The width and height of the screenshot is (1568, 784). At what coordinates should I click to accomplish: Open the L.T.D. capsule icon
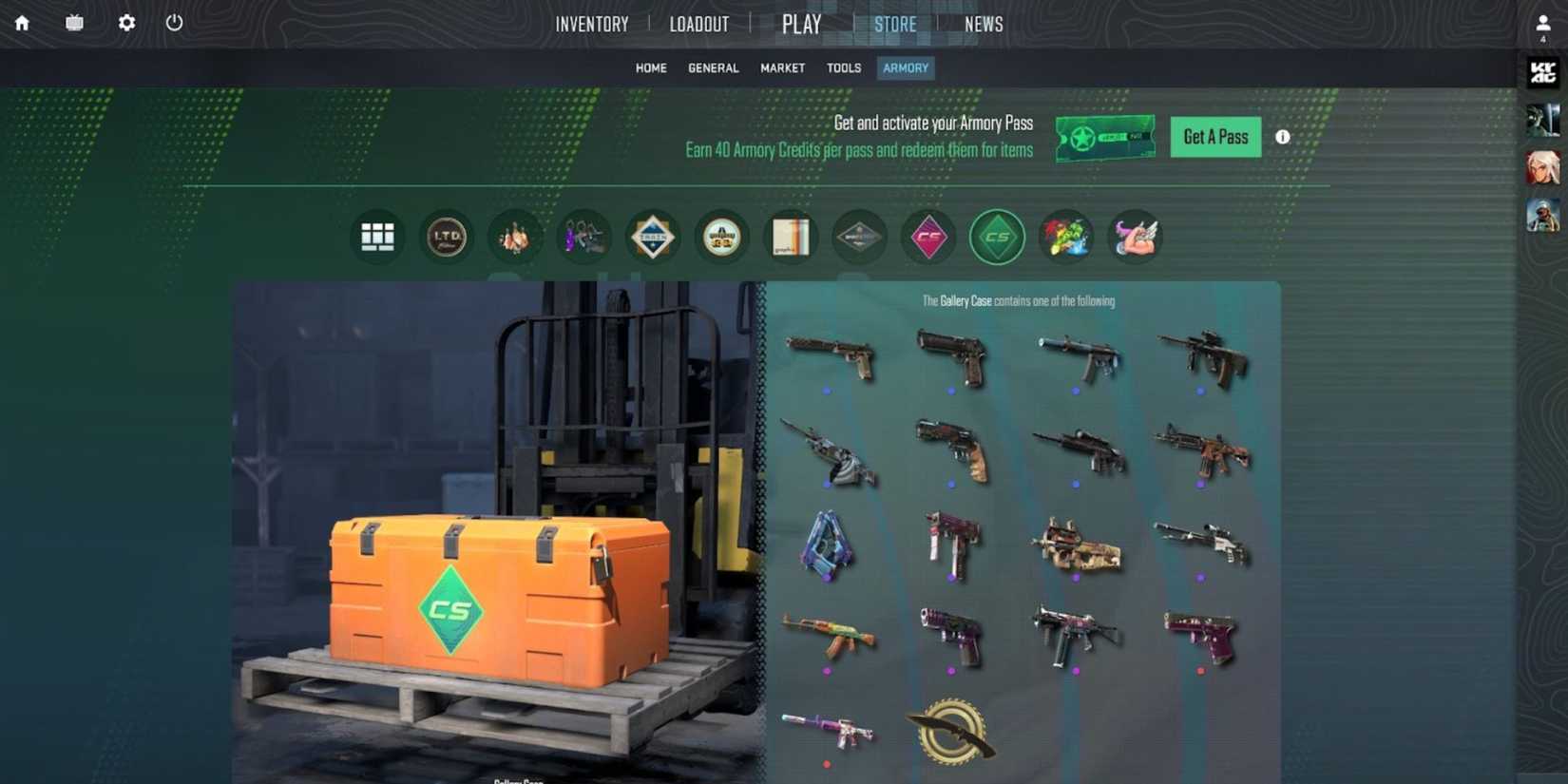click(x=447, y=237)
